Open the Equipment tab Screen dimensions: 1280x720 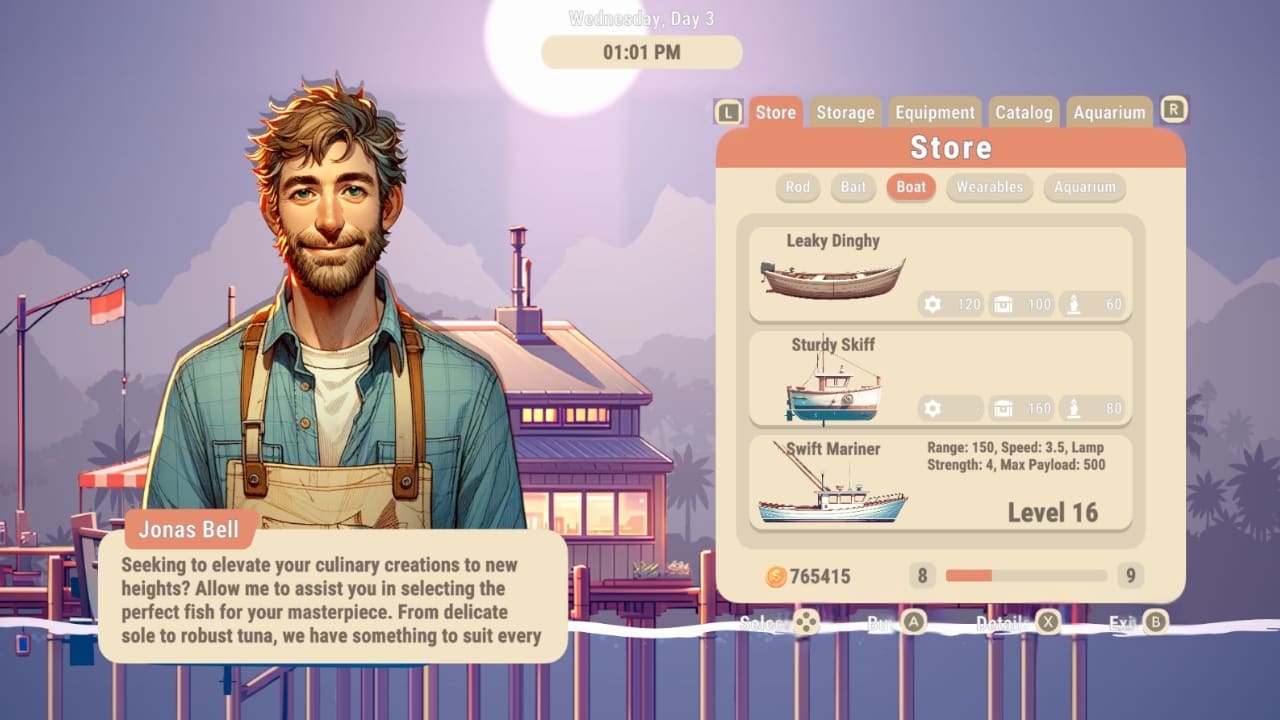tap(934, 112)
